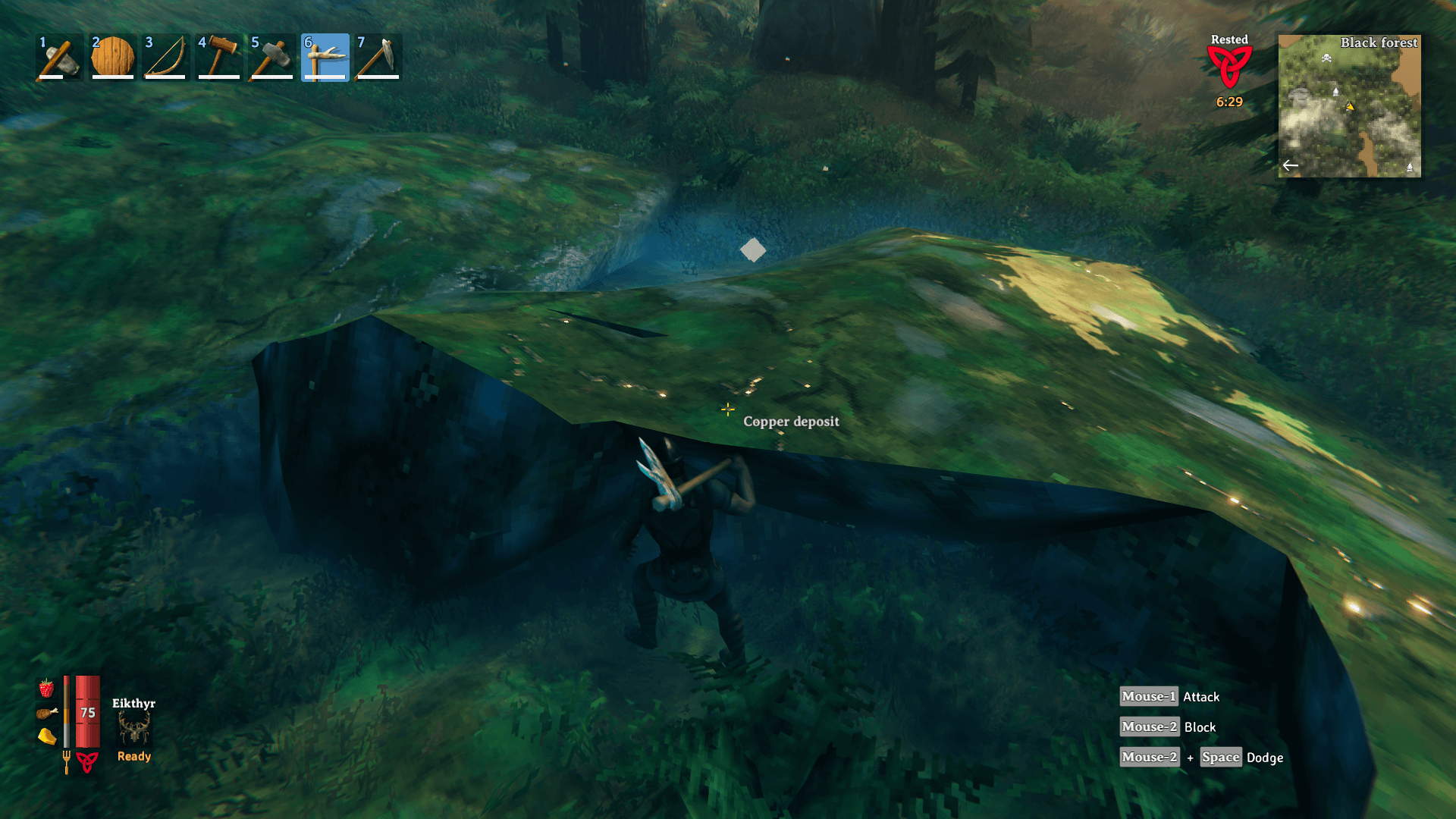
Task: Click the highlighted antler pickaxe slot
Action: [x=325, y=58]
